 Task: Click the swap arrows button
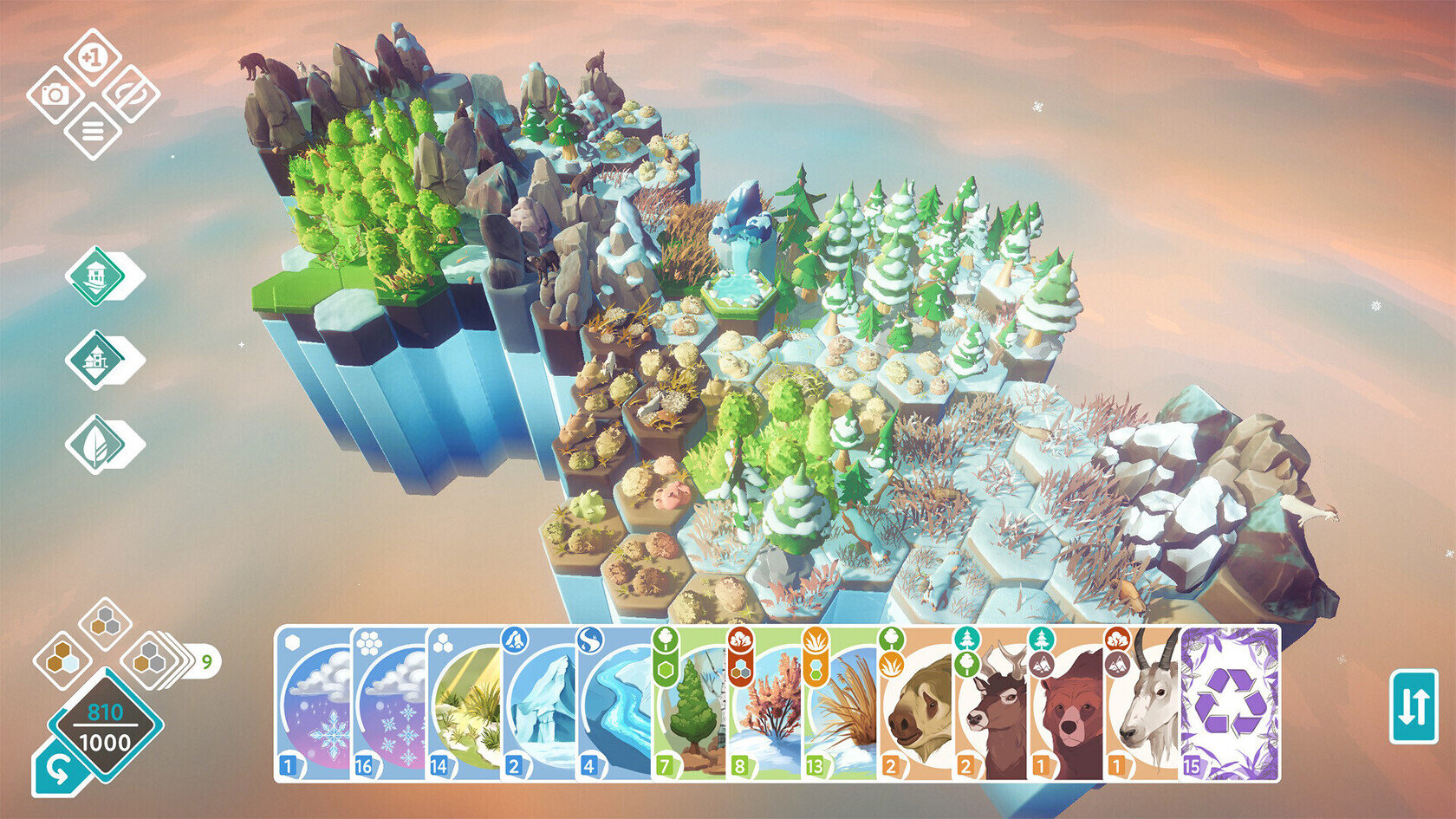tap(1414, 706)
